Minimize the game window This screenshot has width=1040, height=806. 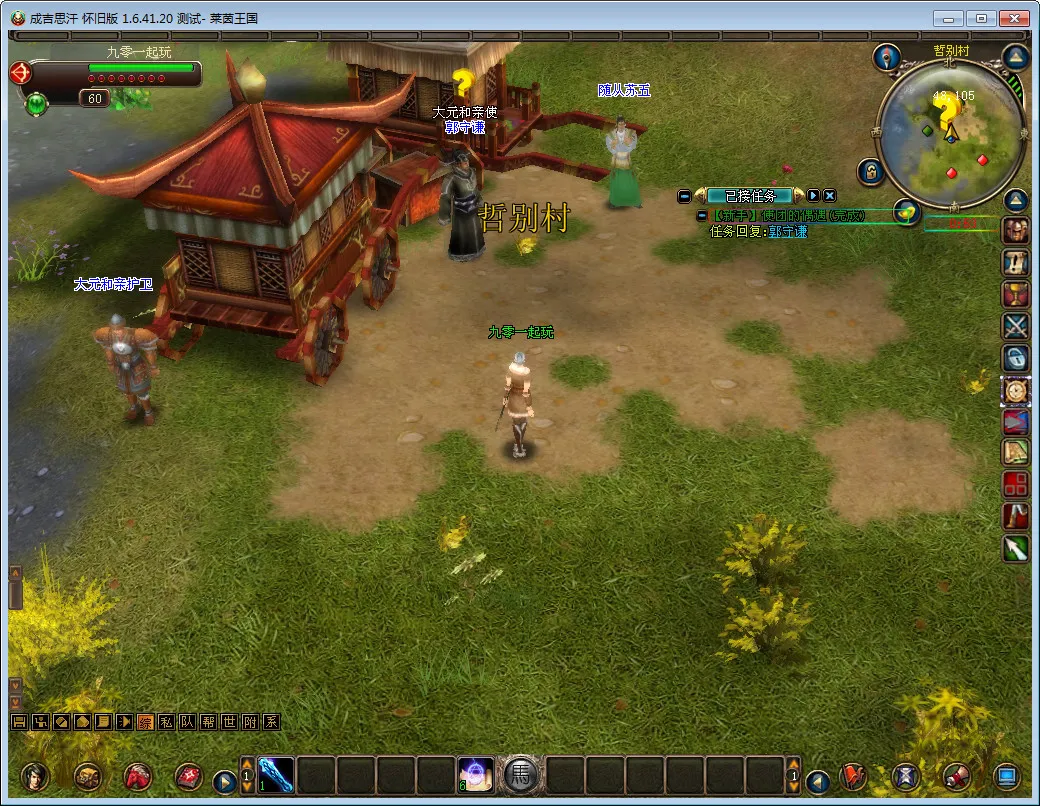[x=949, y=18]
